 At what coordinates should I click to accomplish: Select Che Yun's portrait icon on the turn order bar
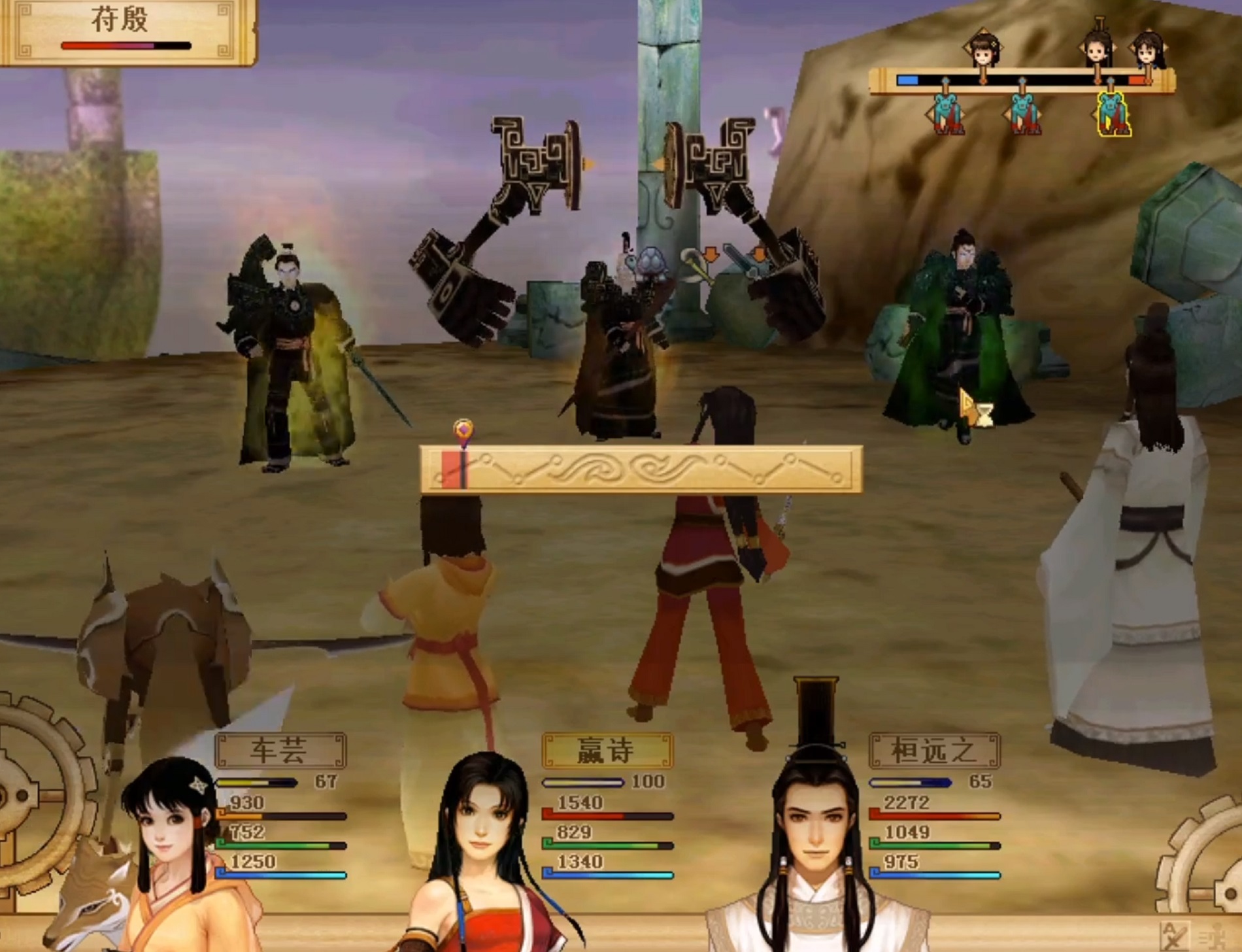click(982, 50)
